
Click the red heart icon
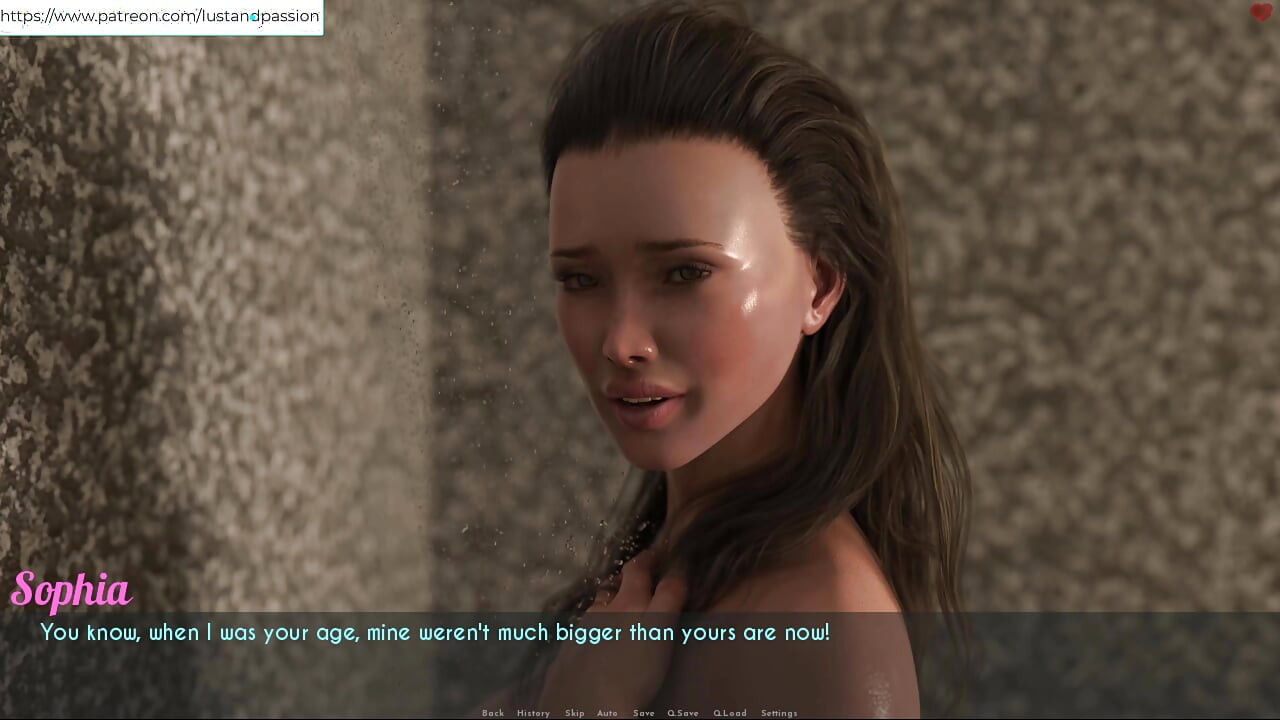1260,13
